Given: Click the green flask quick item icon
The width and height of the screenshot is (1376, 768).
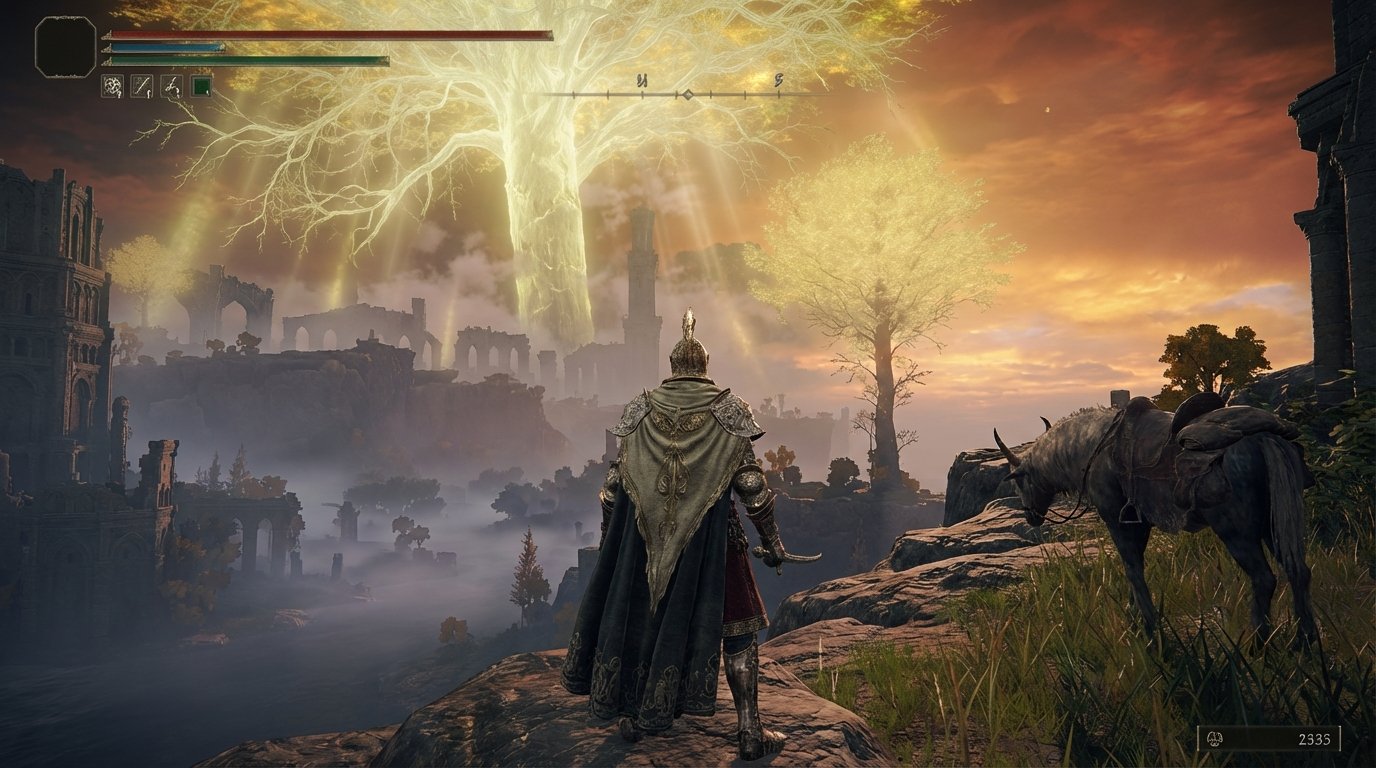Looking at the screenshot, I should [x=200, y=86].
